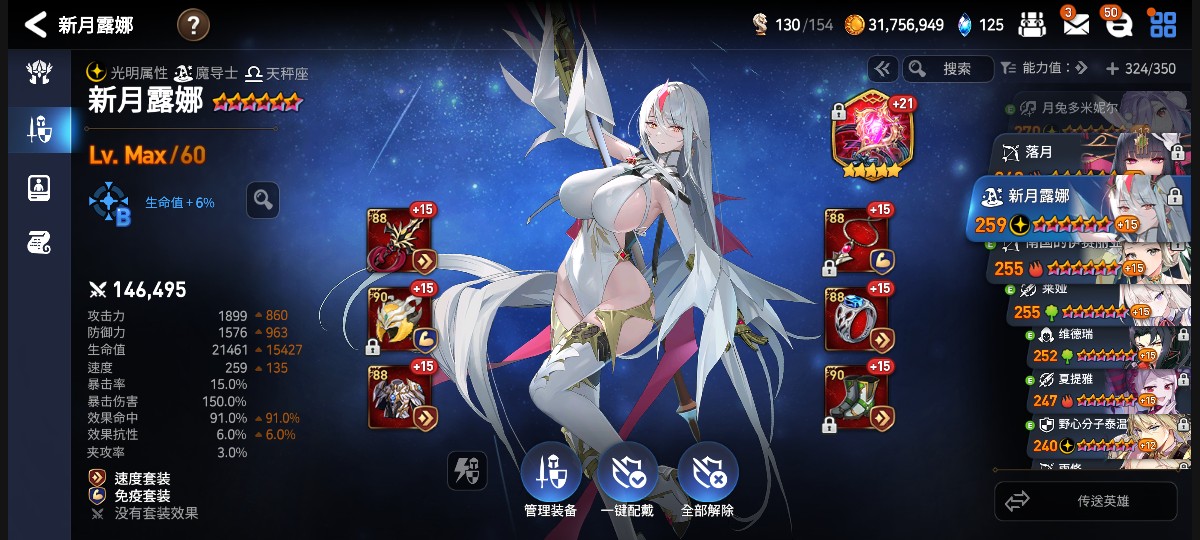The height and width of the screenshot is (540, 1200).
Task: Select the equipped weapon slot
Action: pos(402,240)
